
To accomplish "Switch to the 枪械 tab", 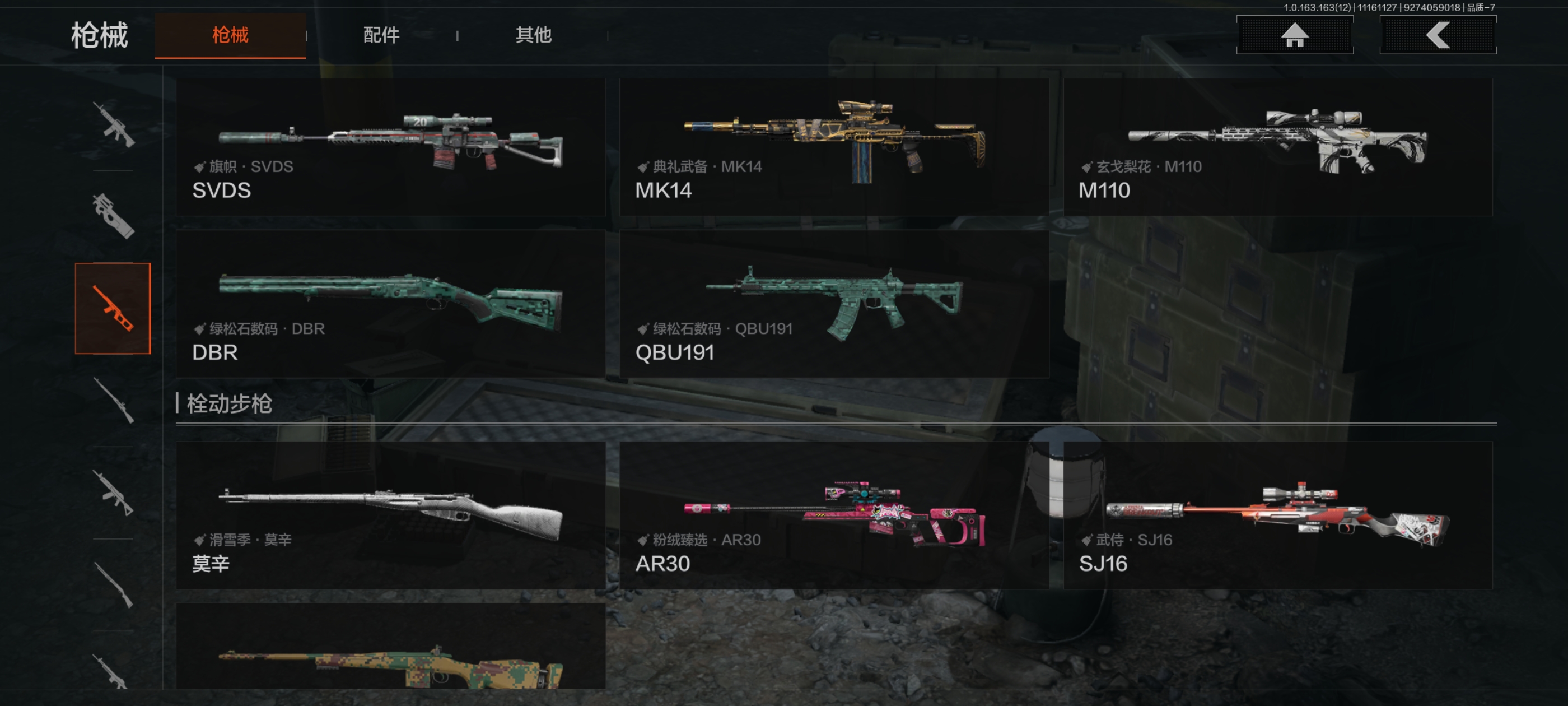I will coord(230,35).
